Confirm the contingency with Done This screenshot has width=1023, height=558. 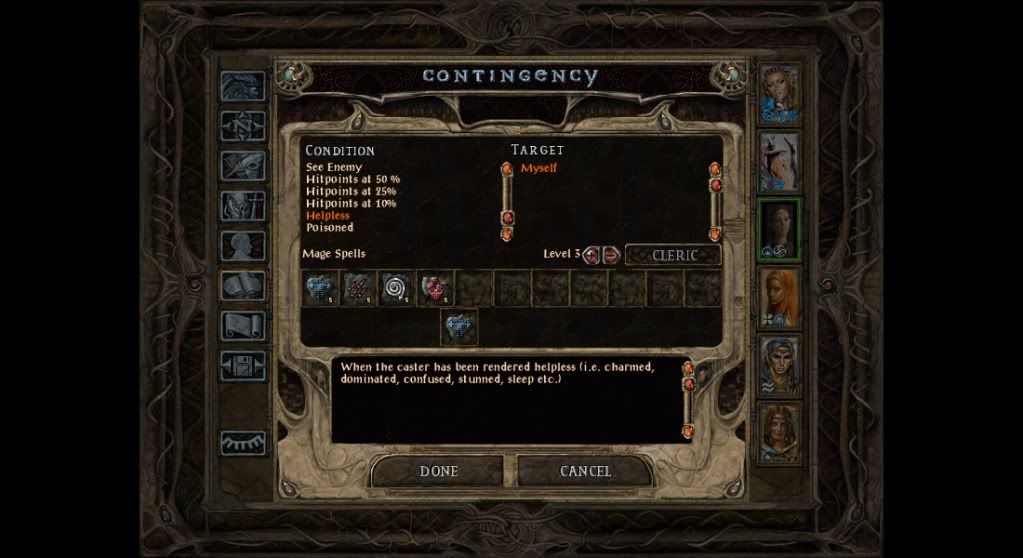point(439,471)
